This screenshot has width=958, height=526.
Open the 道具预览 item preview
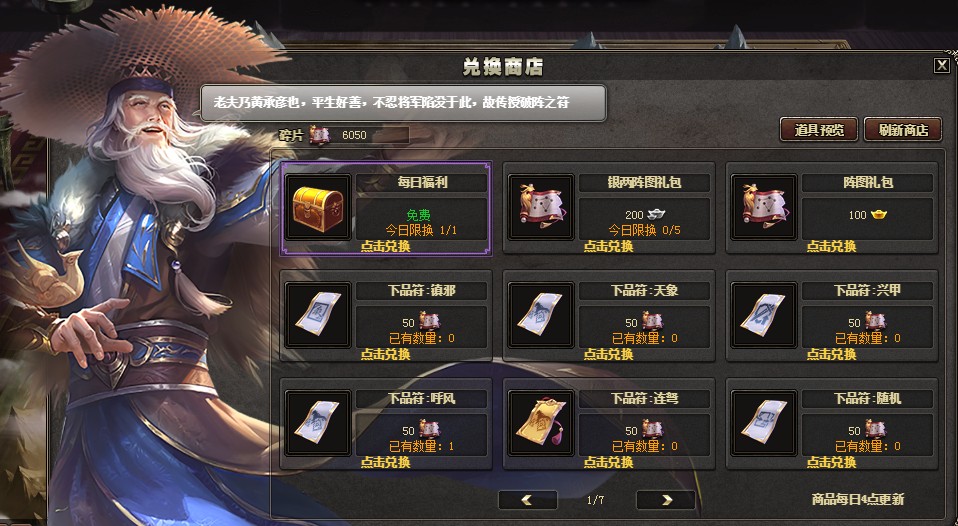click(818, 130)
